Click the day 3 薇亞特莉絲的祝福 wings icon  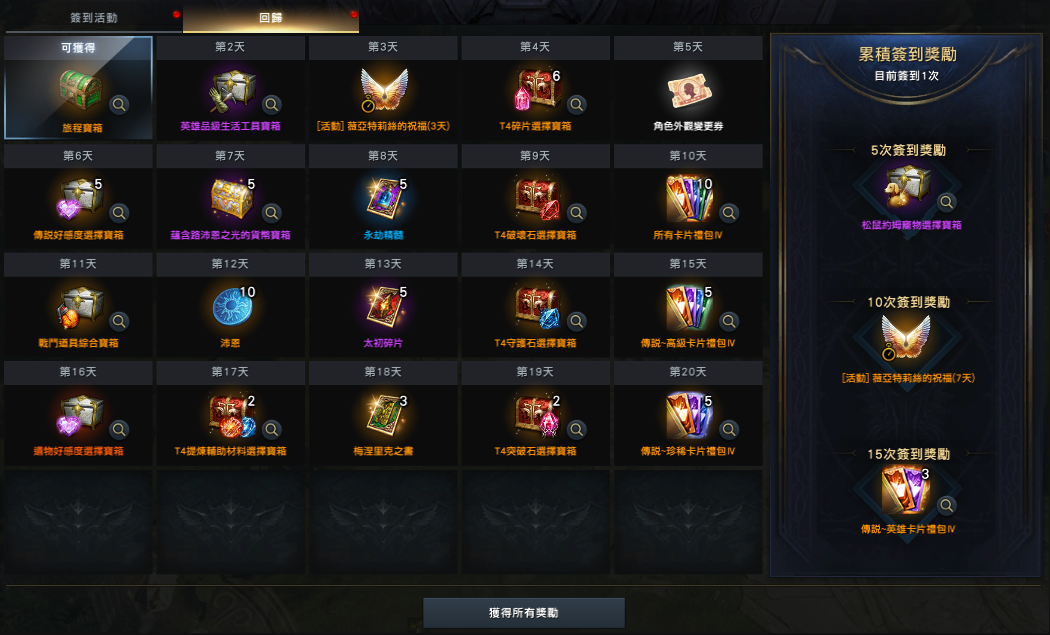(x=382, y=90)
